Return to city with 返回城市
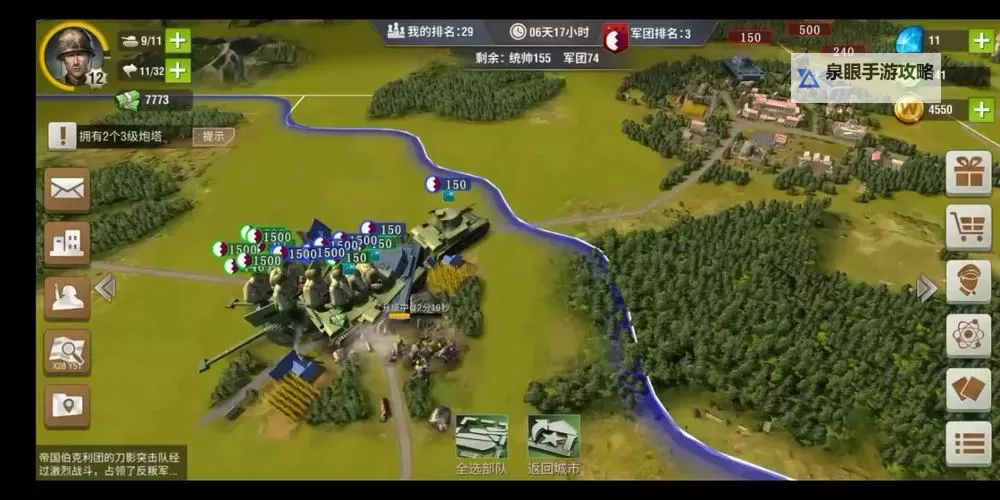Image resolution: width=1000 pixels, height=500 pixels. point(553,445)
